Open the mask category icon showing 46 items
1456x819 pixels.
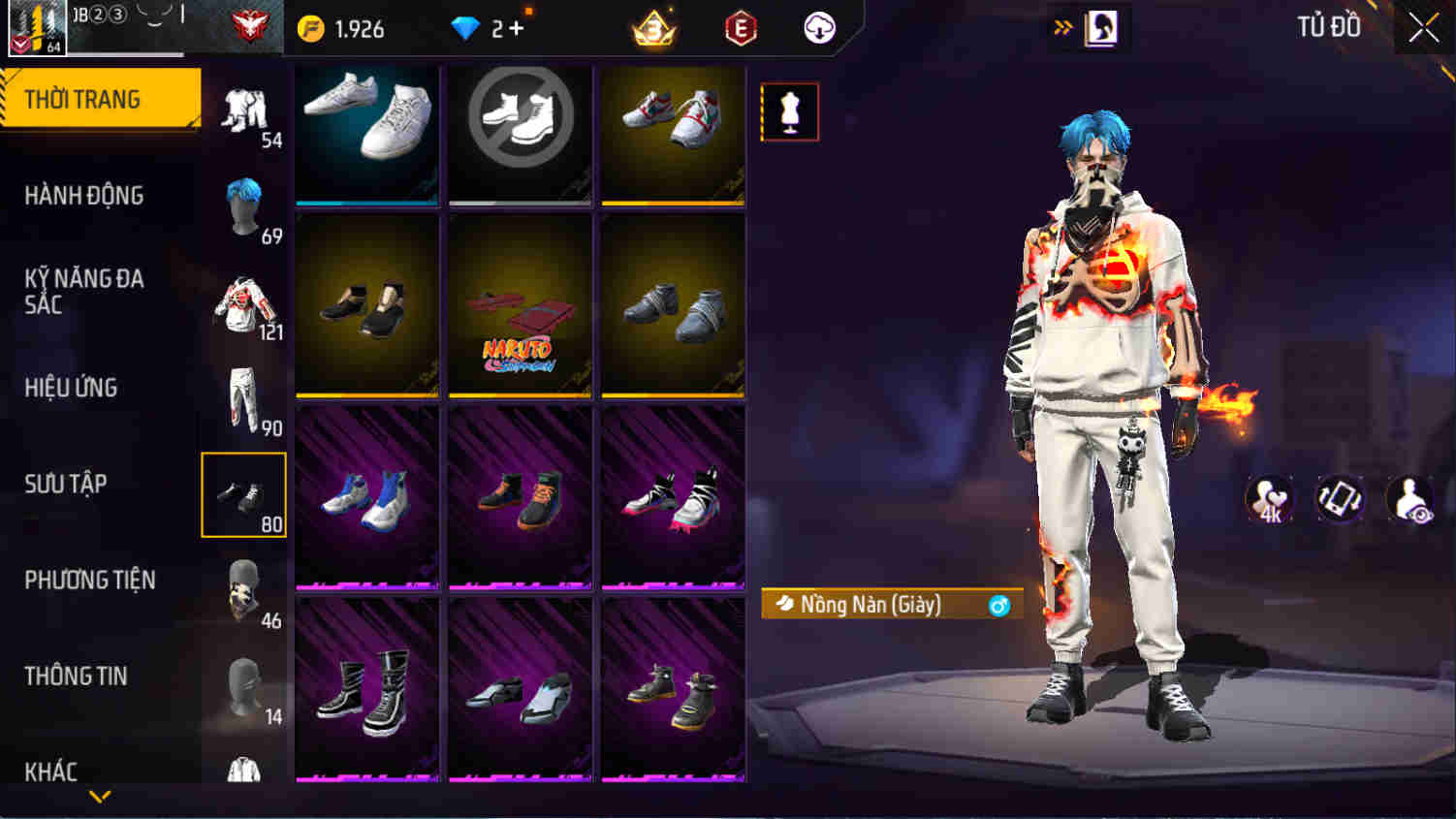[x=243, y=589]
